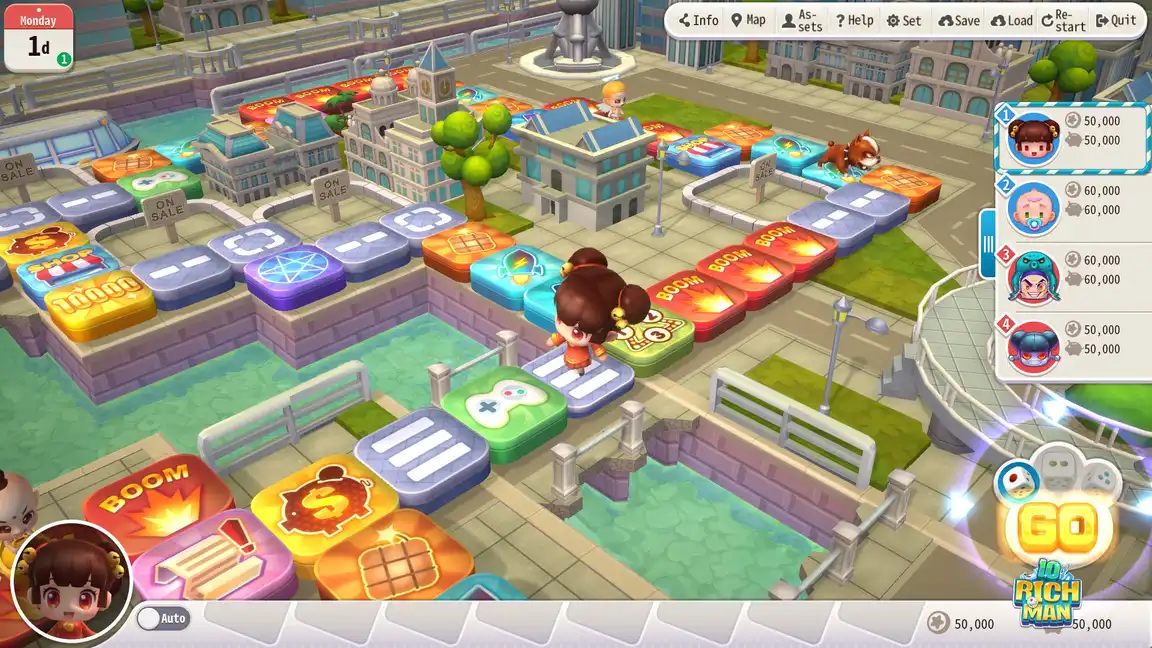Select player 1 girl in the player list

(x=1071, y=136)
